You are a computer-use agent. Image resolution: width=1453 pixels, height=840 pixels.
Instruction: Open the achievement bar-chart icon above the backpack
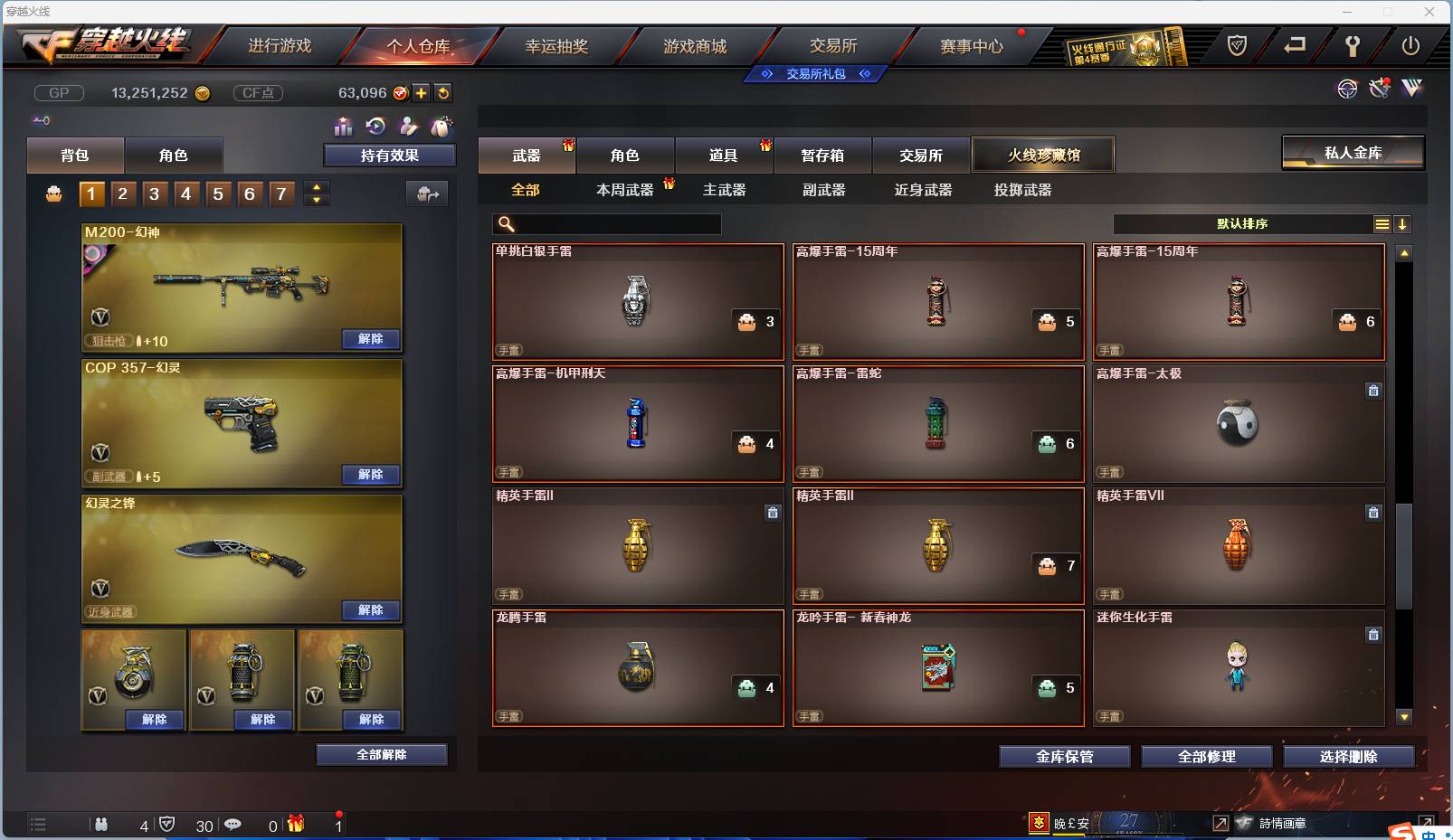345,127
